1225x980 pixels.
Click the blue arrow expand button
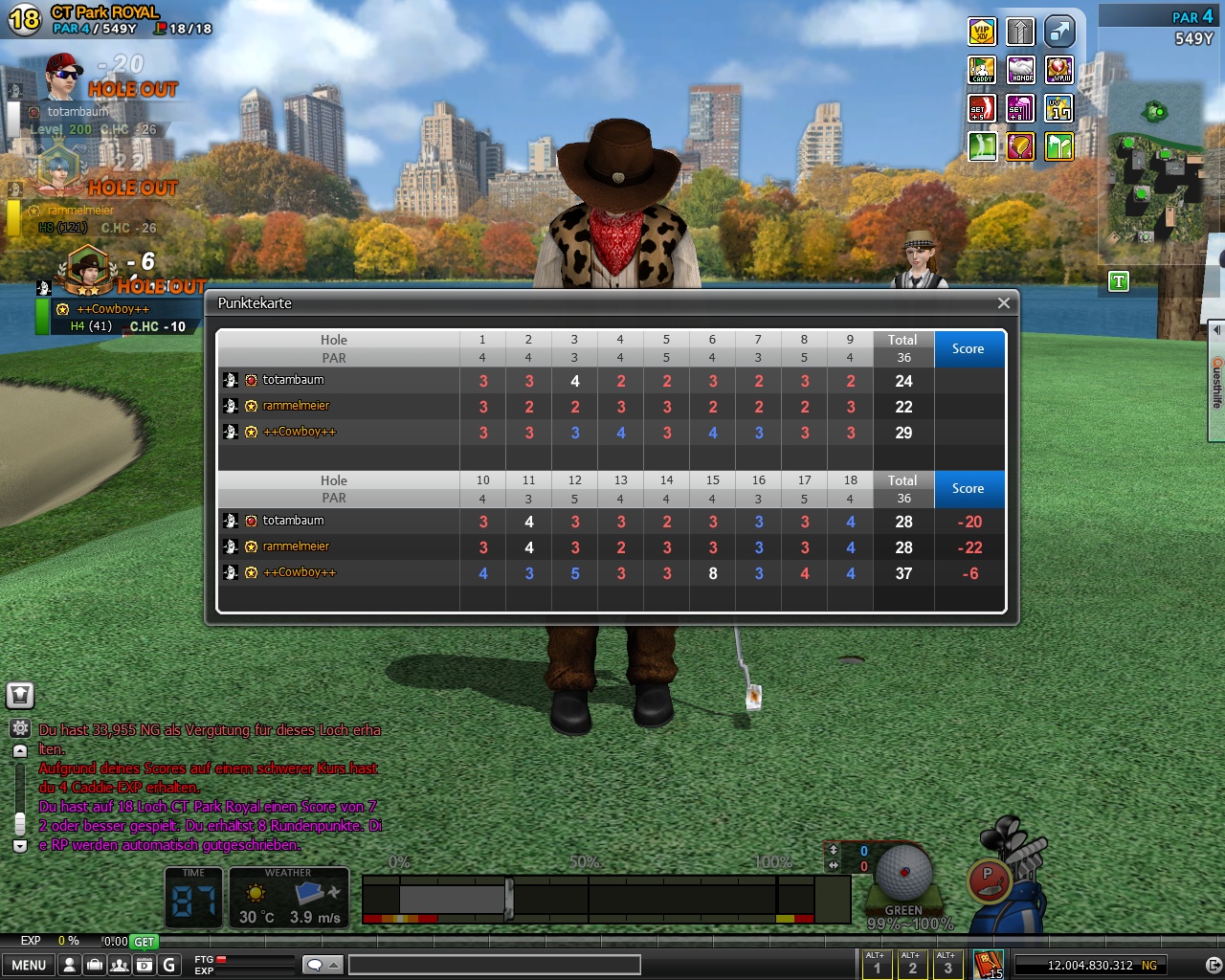[1059, 32]
